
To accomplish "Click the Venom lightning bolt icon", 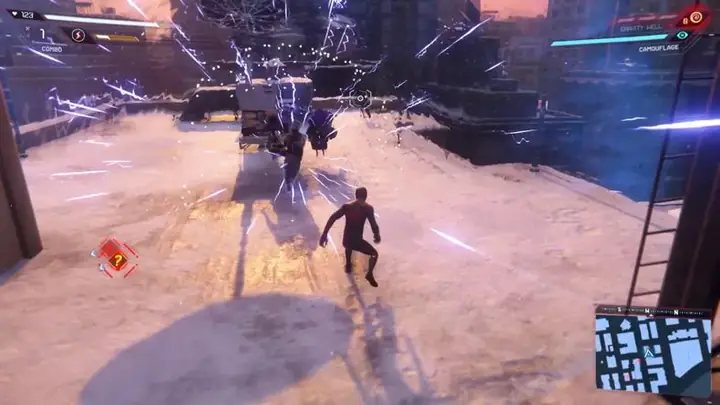I will click(79, 36).
